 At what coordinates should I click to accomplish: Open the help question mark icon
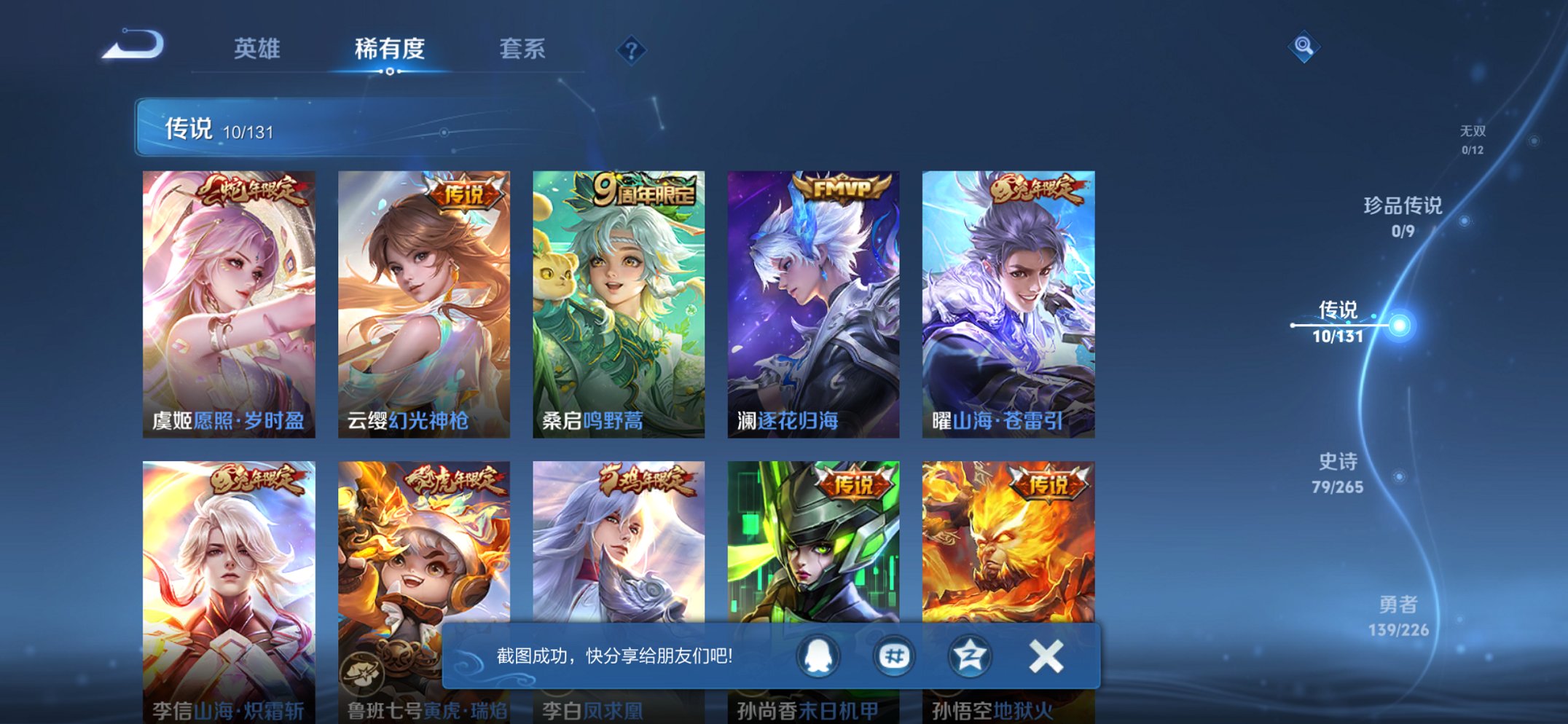tap(631, 49)
